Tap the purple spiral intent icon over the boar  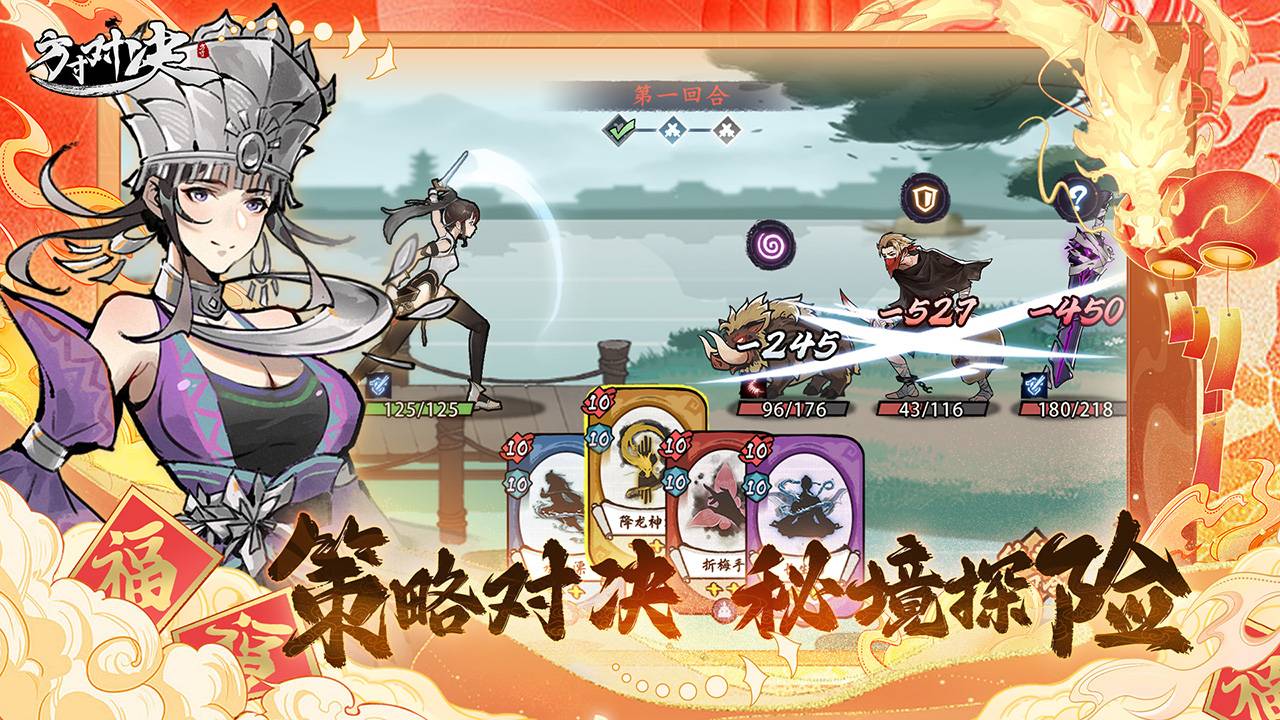coord(770,245)
